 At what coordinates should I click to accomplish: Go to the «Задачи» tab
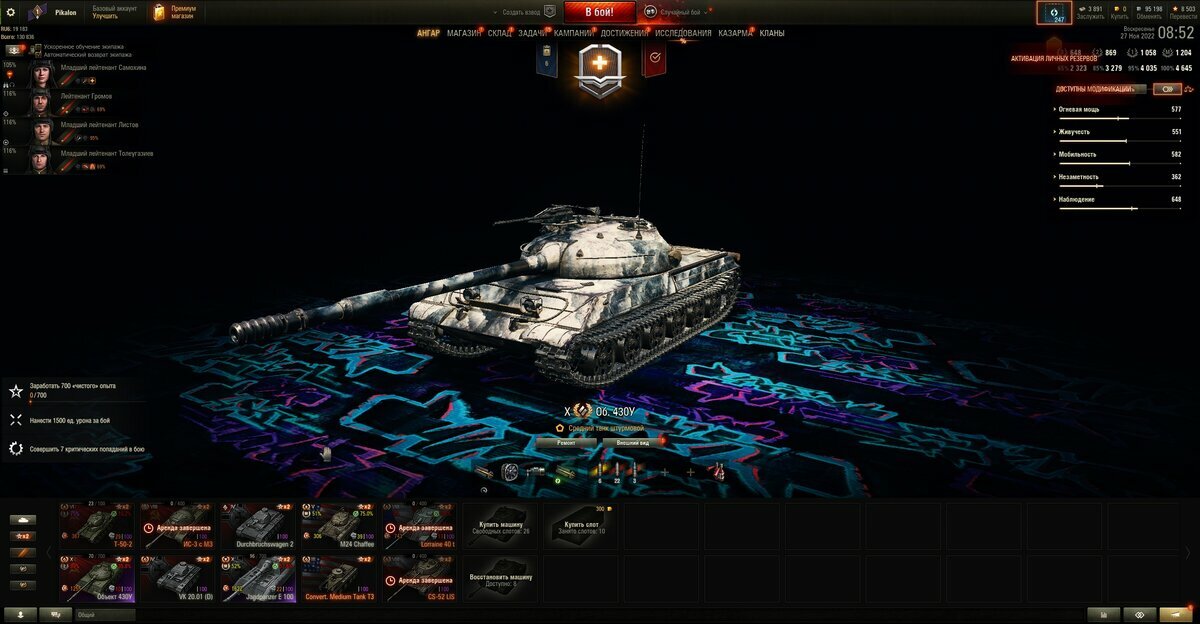coord(533,33)
